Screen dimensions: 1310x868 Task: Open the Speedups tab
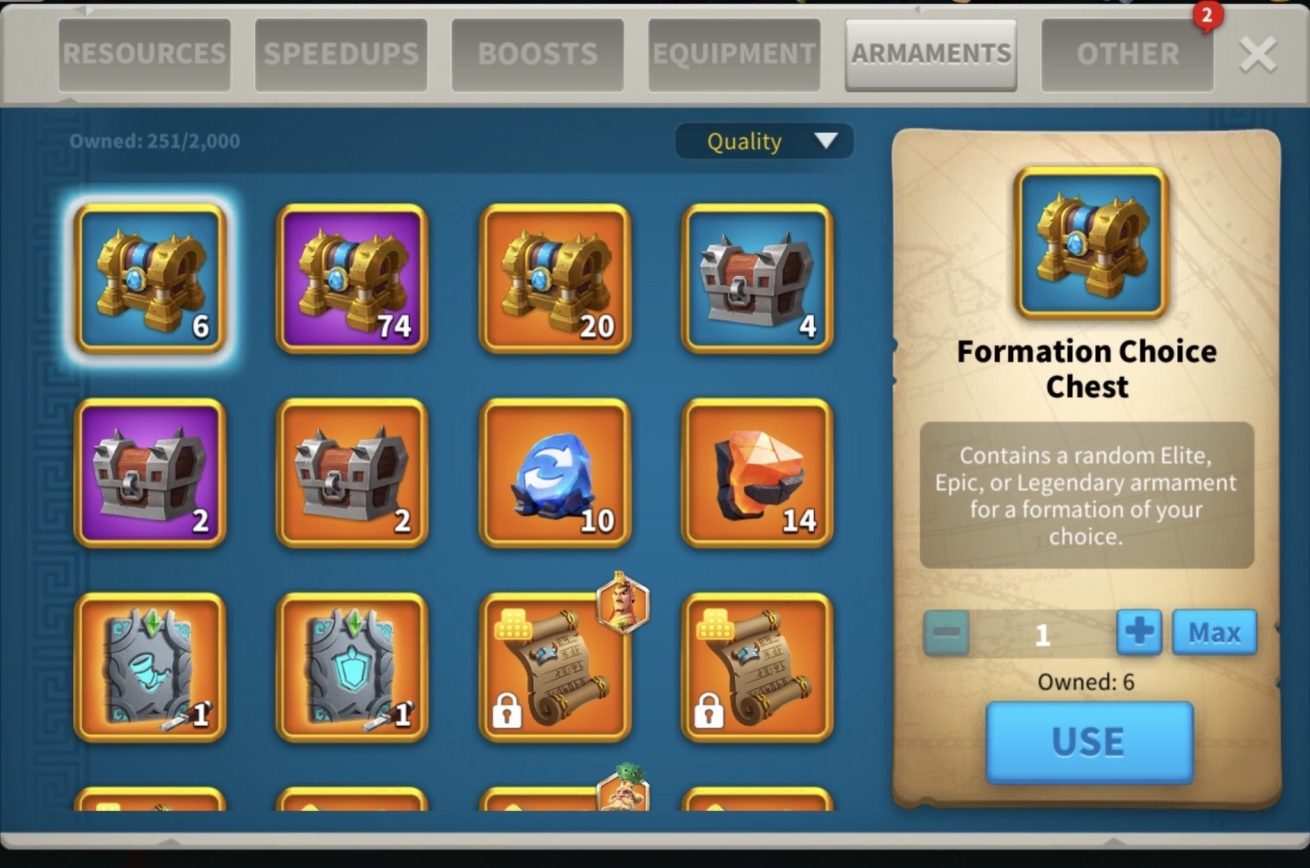pos(341,54)
